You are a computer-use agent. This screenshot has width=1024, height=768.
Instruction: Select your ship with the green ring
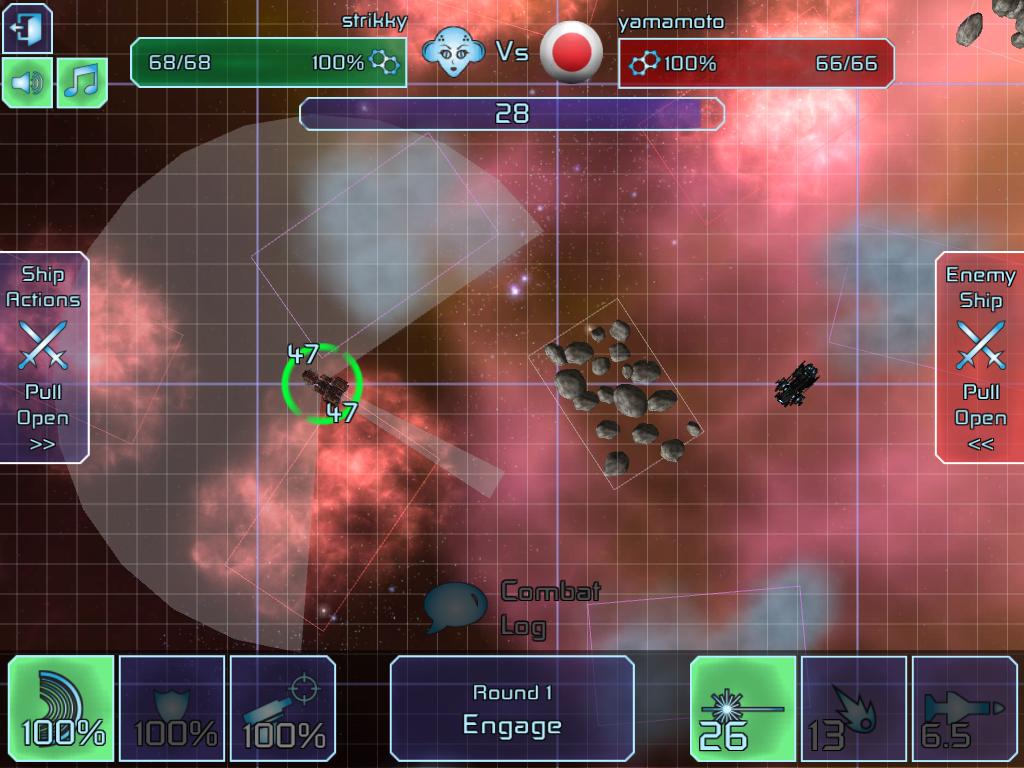[321, 383]
